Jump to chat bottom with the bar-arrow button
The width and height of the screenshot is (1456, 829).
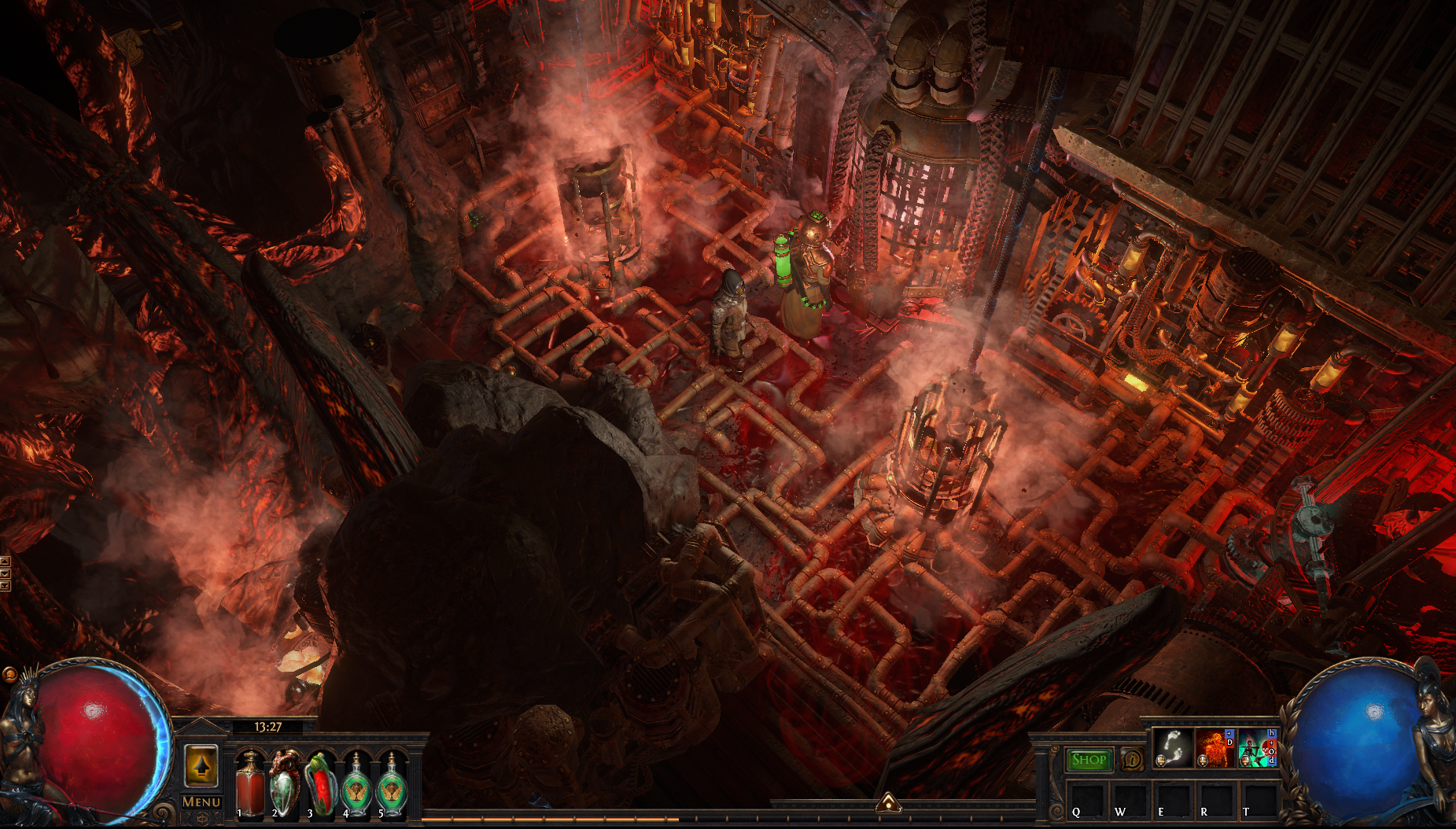pos(5,585)
